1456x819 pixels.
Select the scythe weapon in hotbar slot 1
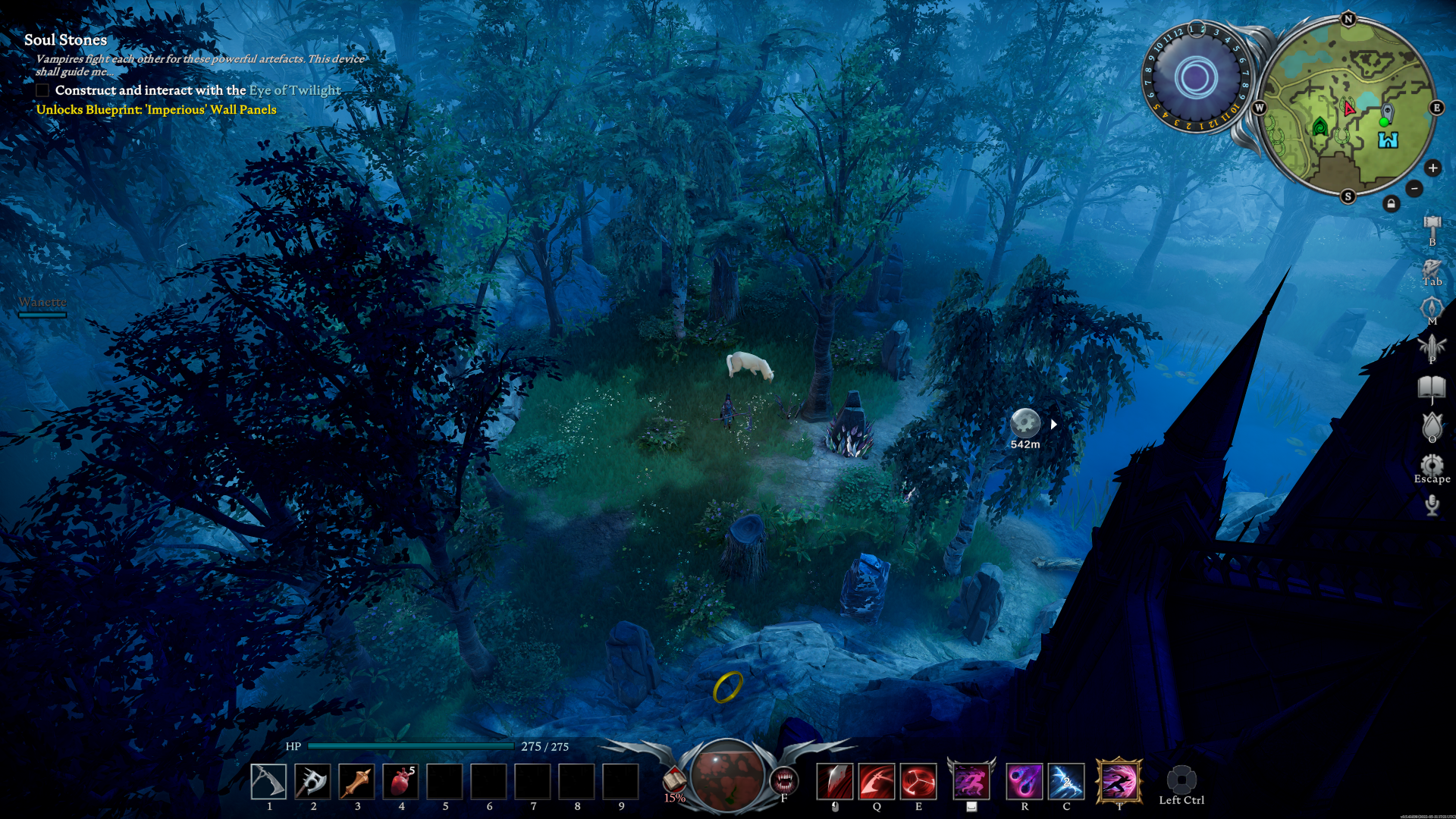pos(268,782)
